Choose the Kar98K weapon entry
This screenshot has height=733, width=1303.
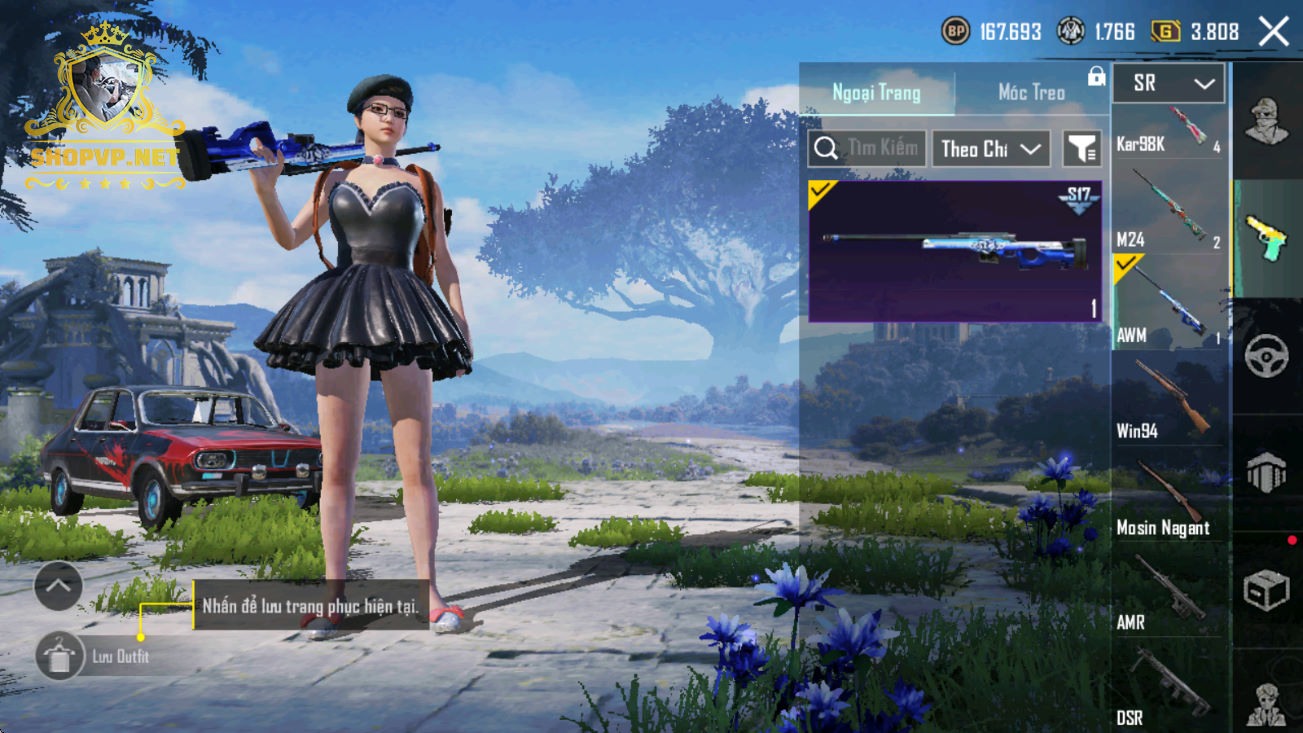(x=1169, y=131)
